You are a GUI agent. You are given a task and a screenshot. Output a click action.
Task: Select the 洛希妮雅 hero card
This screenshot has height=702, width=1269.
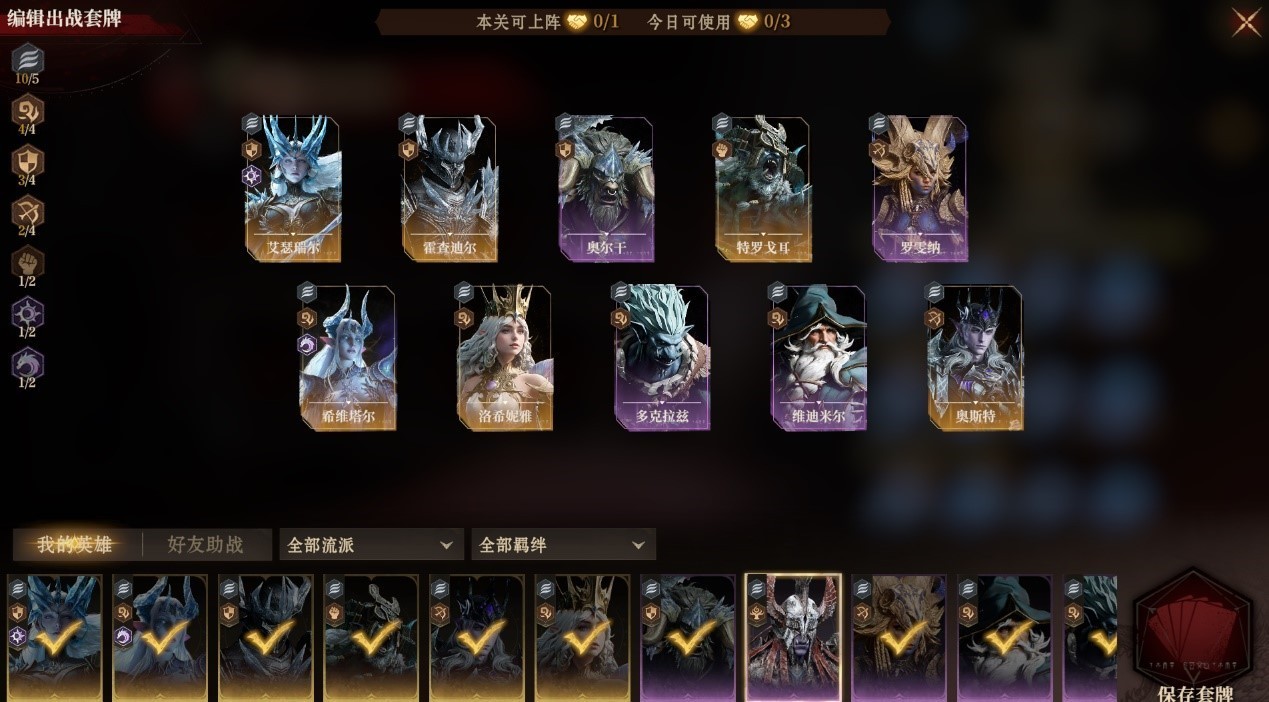[x=505, y=358]
